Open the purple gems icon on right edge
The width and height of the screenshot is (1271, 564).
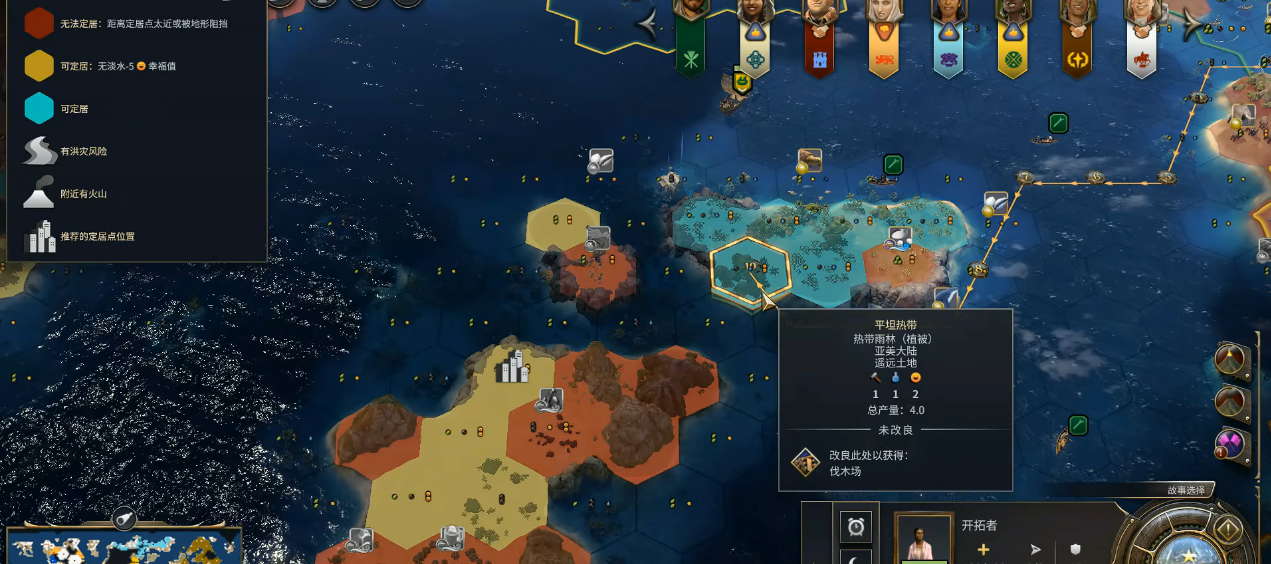pyautogui.click(x=1231, y=445)
